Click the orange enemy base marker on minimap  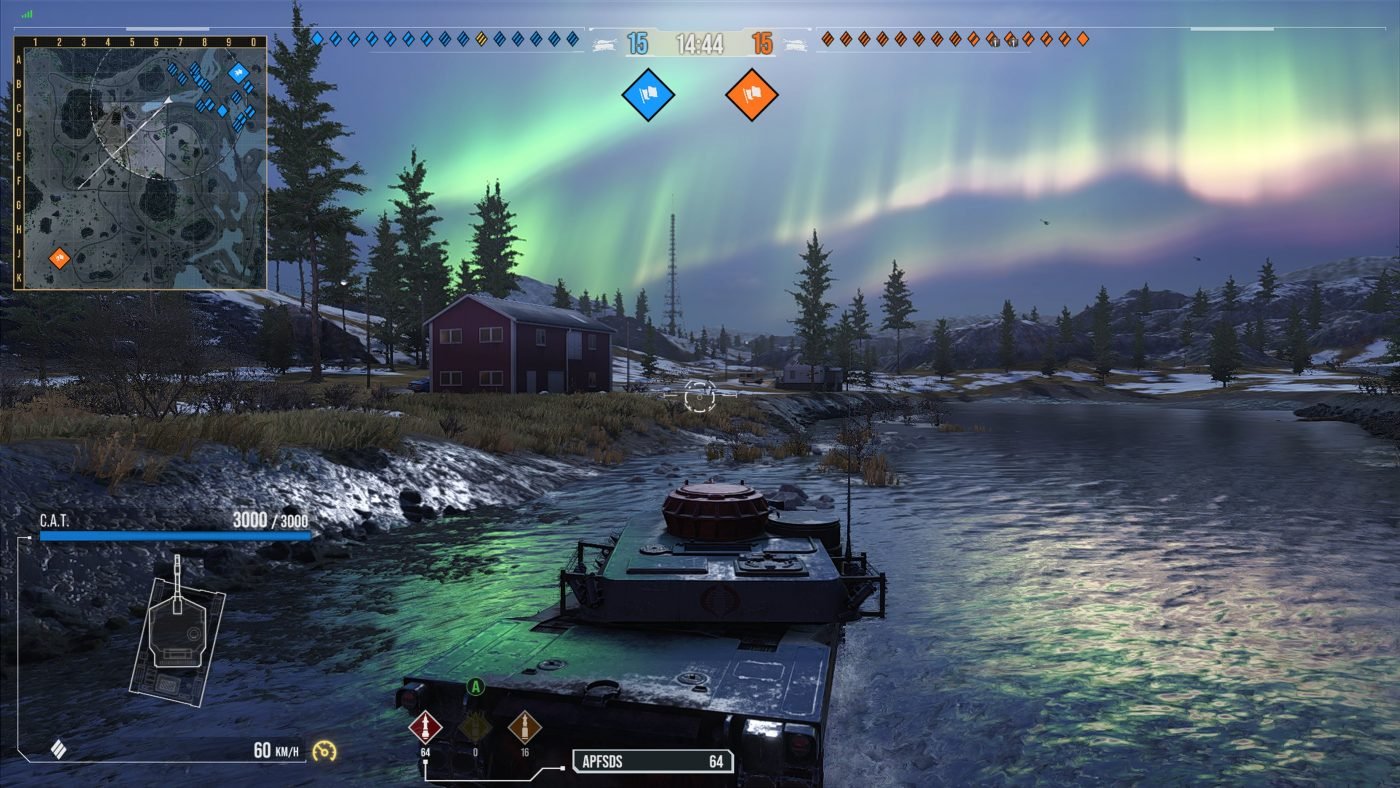(x=59, y=258)
